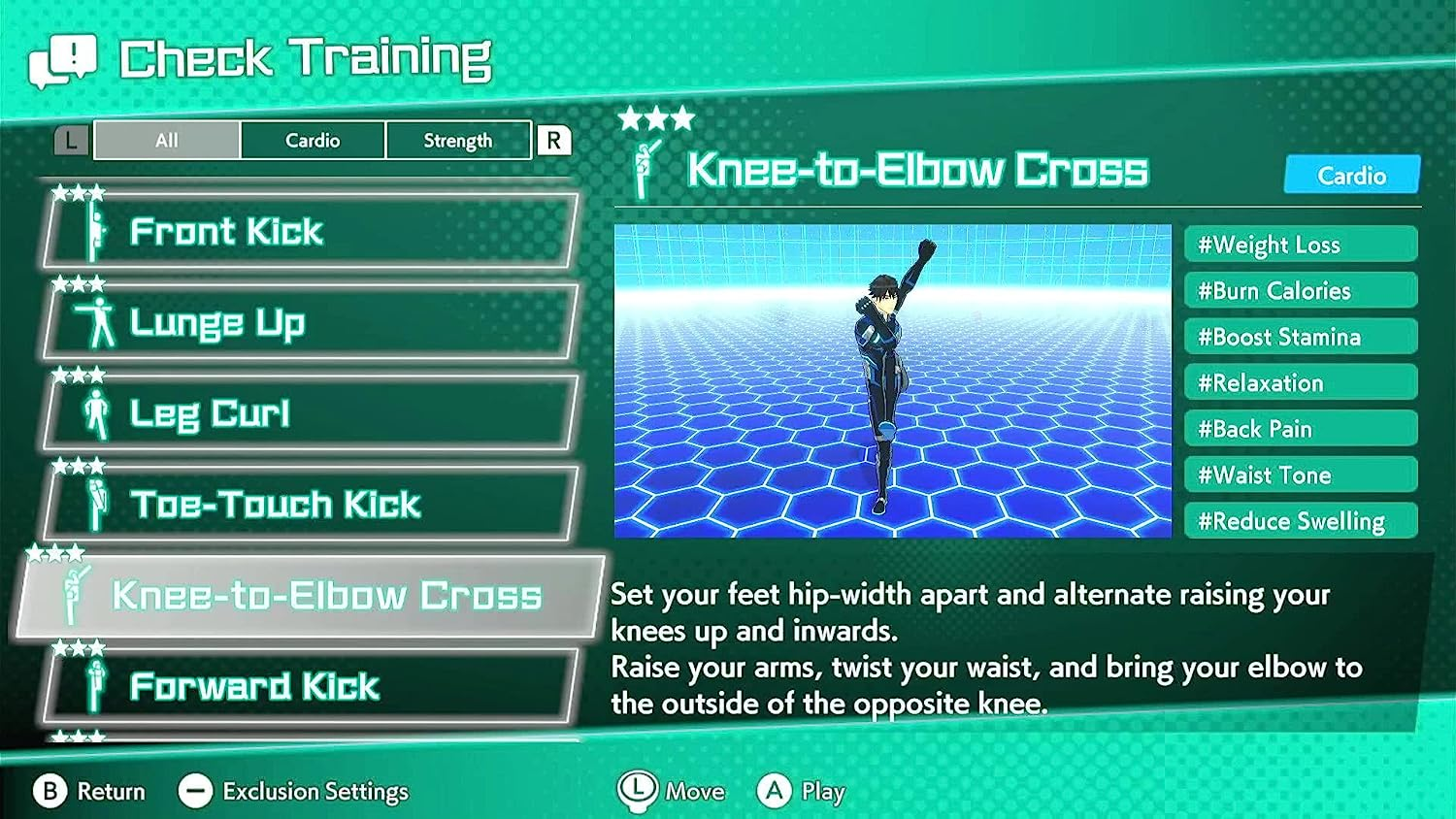The height and width of the screenshot is (819, 1456).
Task: Click the #Weight Loss tag
Action: pos(1301,245)
